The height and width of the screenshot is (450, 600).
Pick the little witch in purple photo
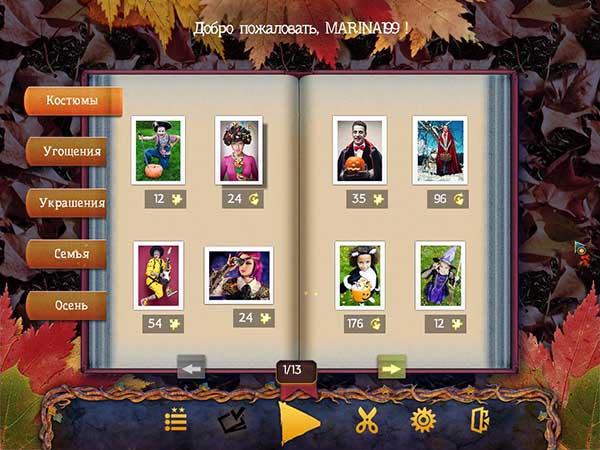coord(440,274)
